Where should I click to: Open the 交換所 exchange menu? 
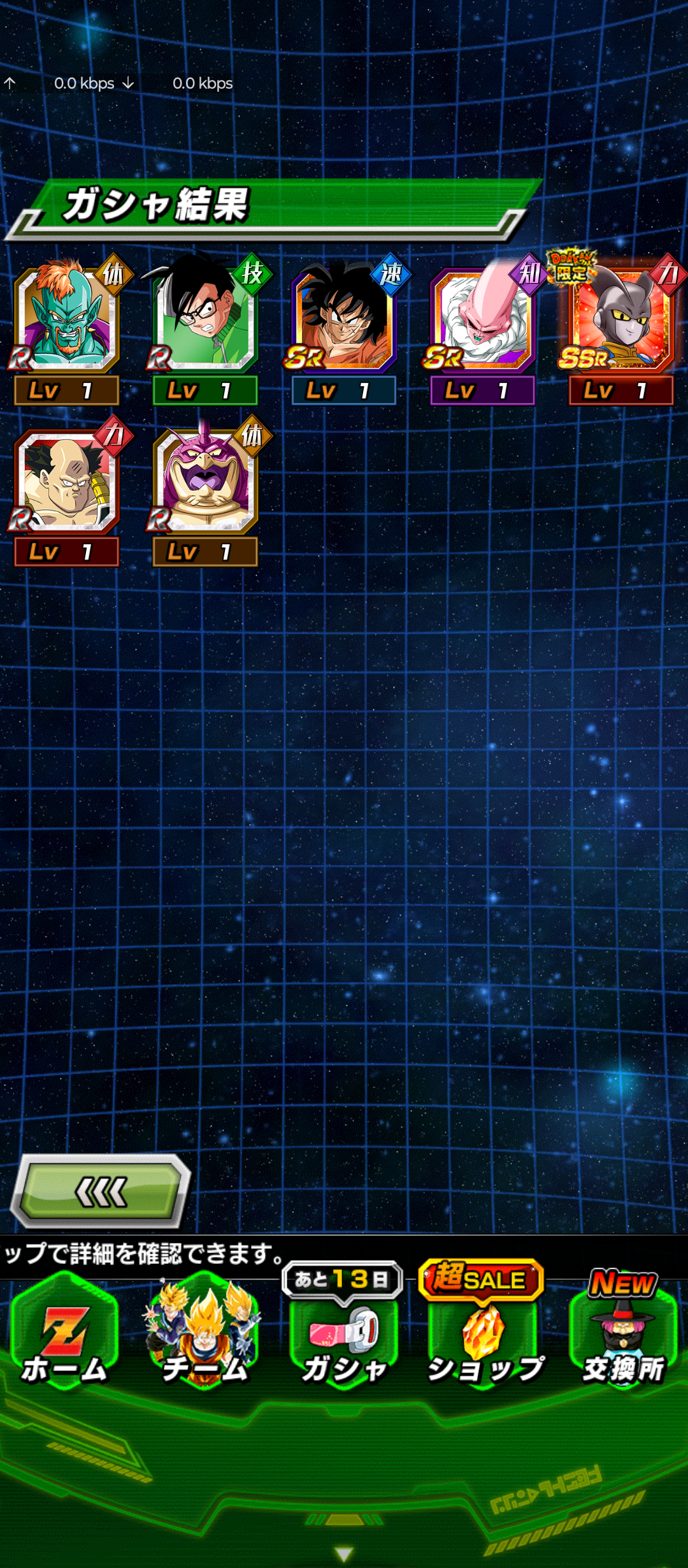[x=623, y=1340]
